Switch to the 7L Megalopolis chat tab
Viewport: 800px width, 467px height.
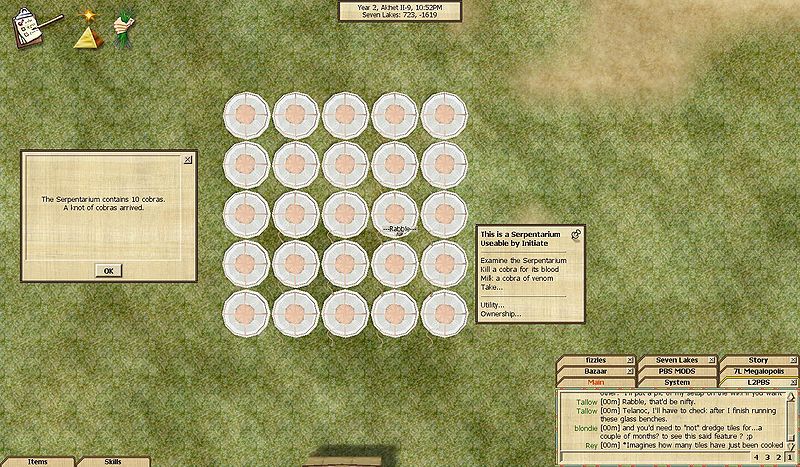pos(757,371)
